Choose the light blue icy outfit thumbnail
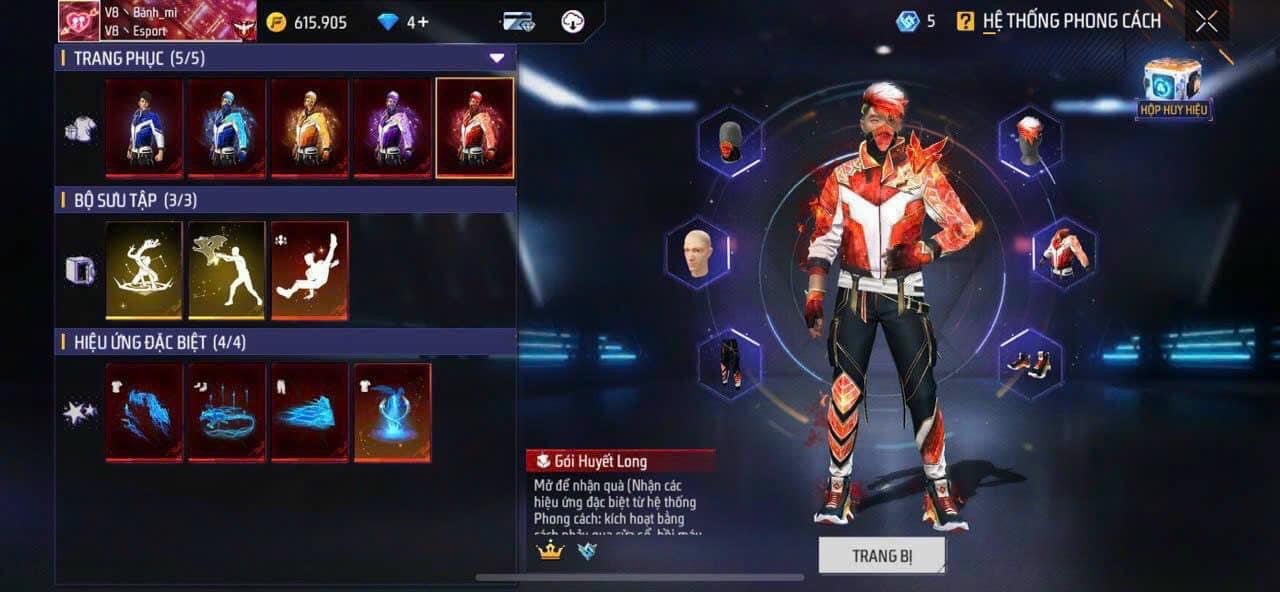 (227, 128)
